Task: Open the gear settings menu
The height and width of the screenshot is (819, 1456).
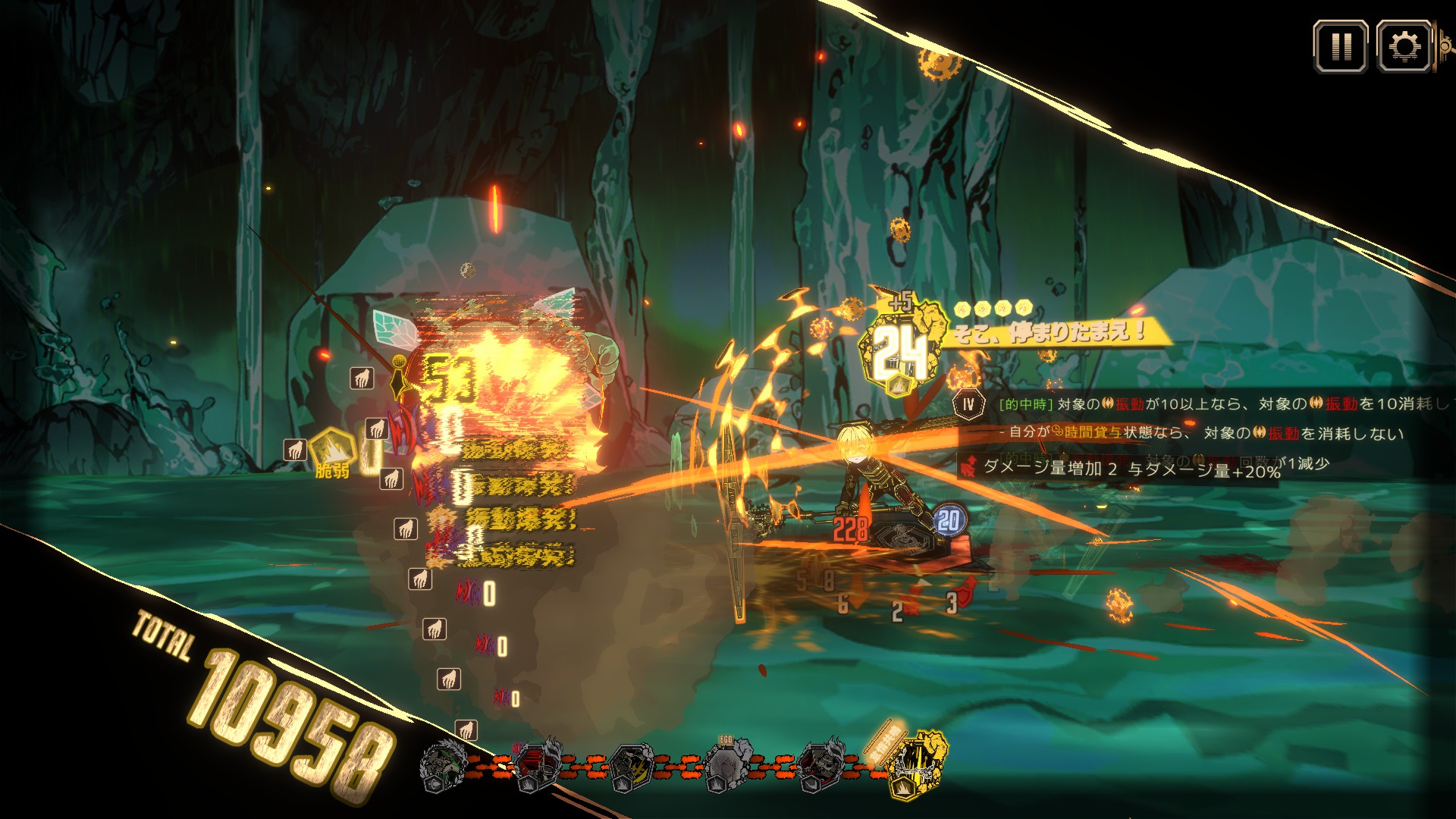Action: (x=1403, y=47)
